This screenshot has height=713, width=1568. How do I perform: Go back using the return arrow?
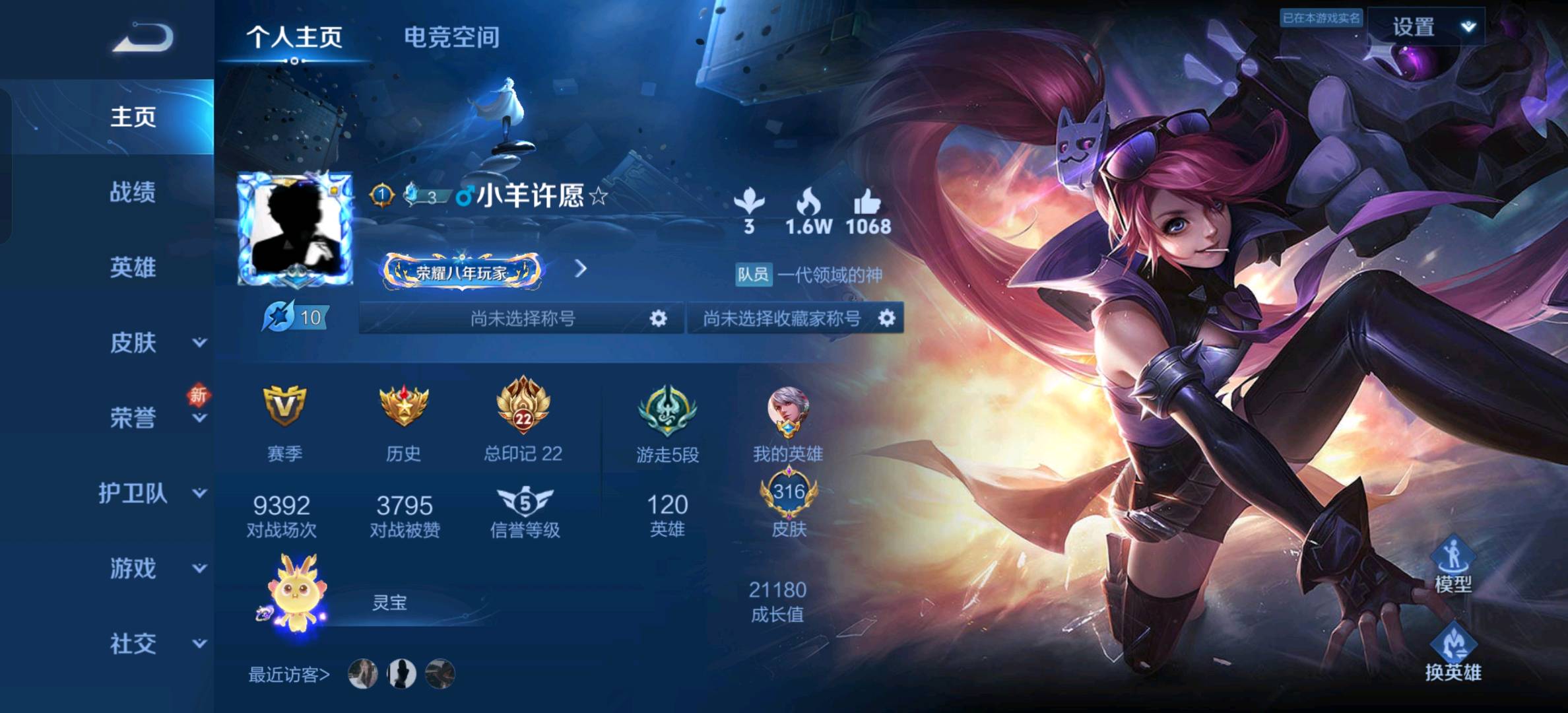(143, 37)
